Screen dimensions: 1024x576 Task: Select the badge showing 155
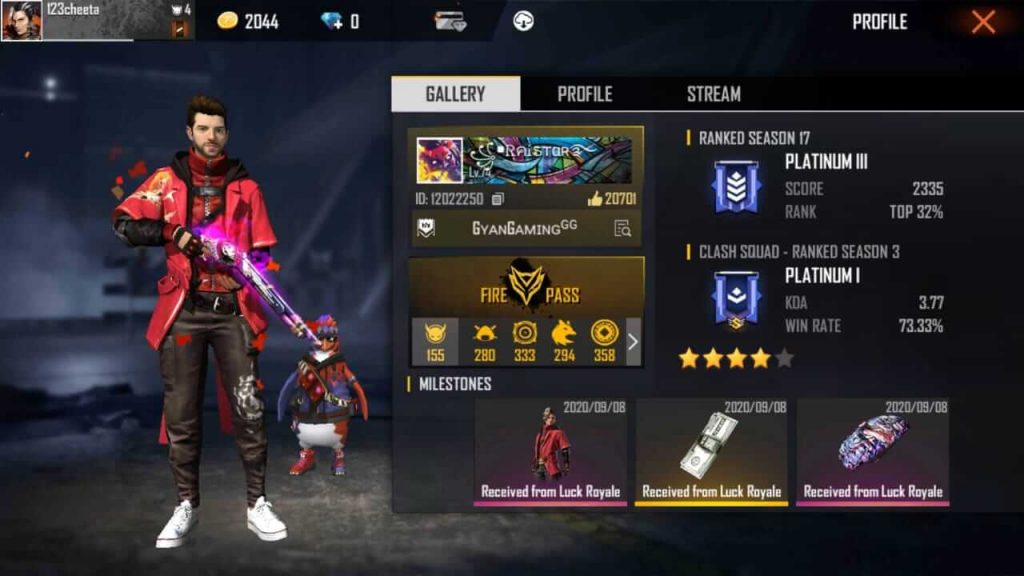click(435, 341)
